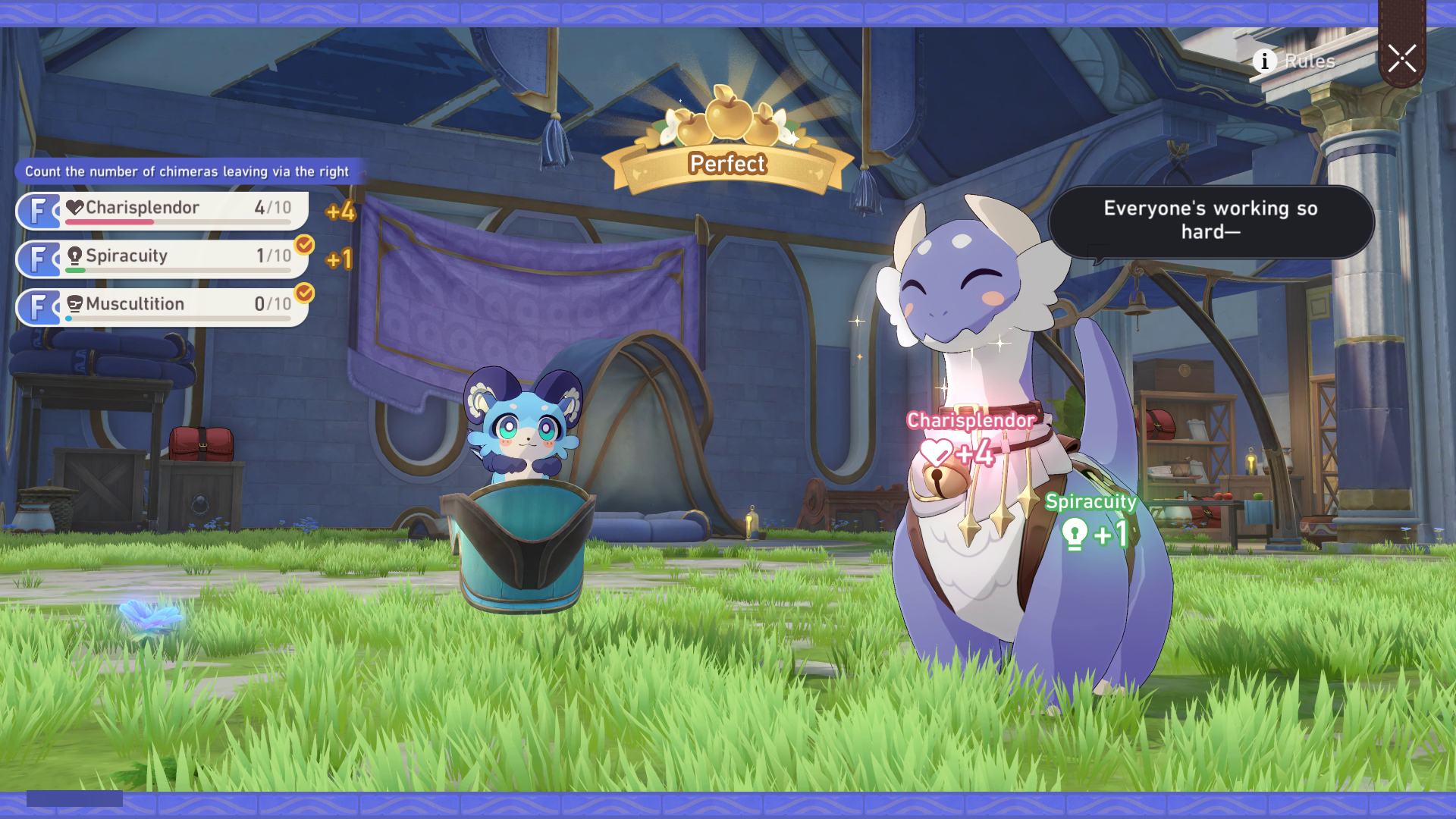
Task: Select the Spiracuity stat row
Action: tap(162, 259)
